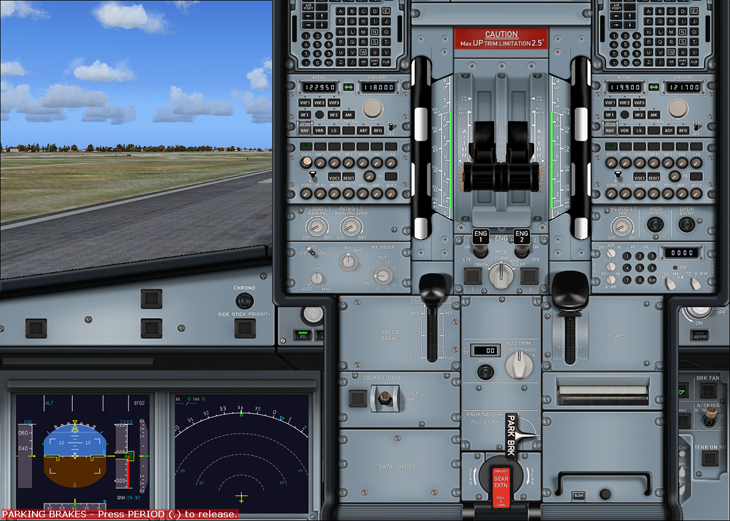Screen dimensions: 730x521
Task: Adjust the FLOOD LT main panel knob
Action: click(314, 227)
